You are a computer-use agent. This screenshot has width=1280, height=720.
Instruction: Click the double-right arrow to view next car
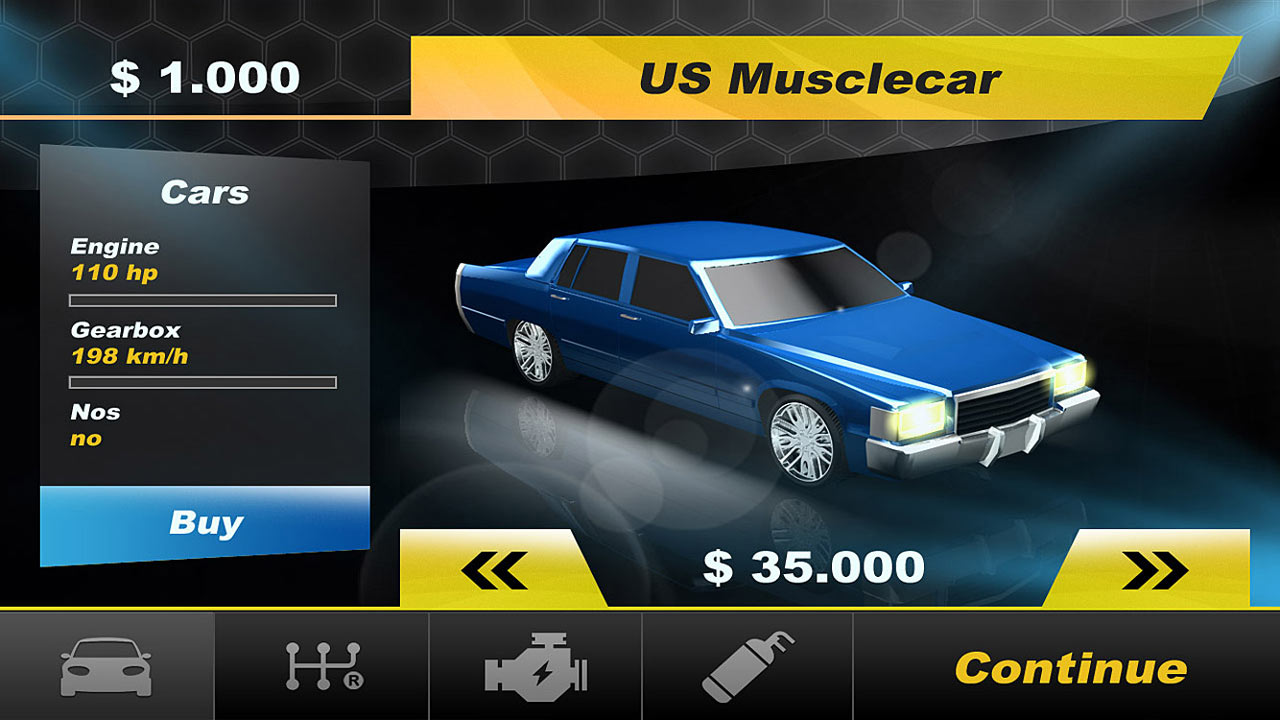click(1158, 565)
